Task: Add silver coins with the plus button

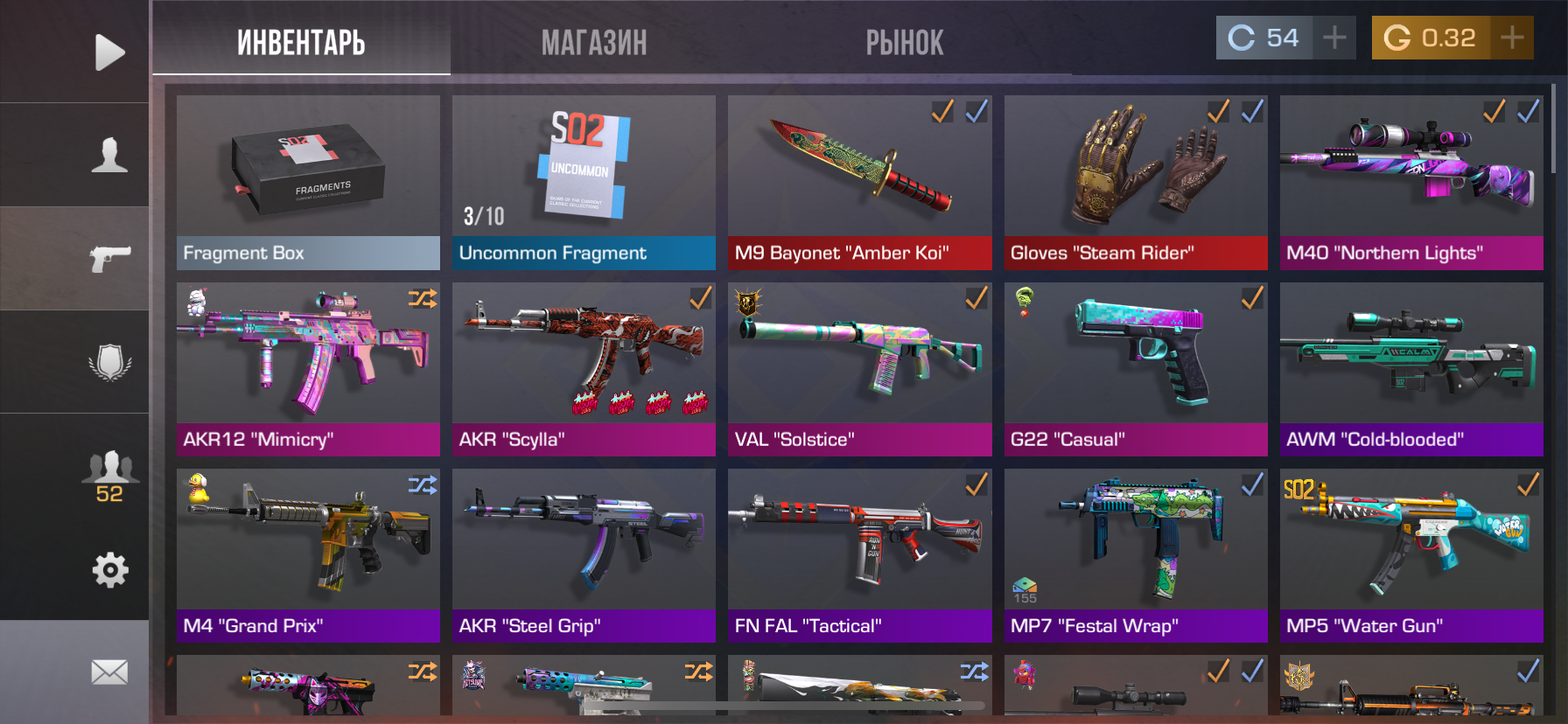Action: 1334,38
